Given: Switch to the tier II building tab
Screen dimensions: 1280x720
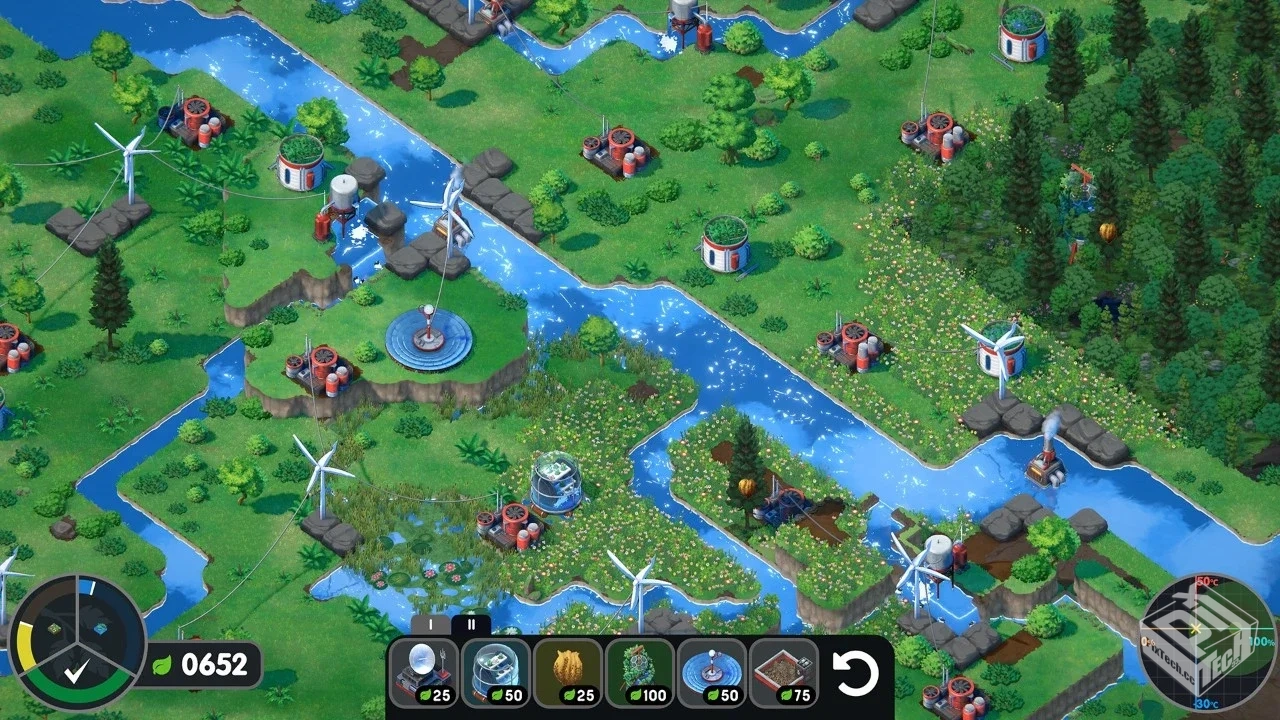Looking at the screenshot, I should (x=470, y=624).
